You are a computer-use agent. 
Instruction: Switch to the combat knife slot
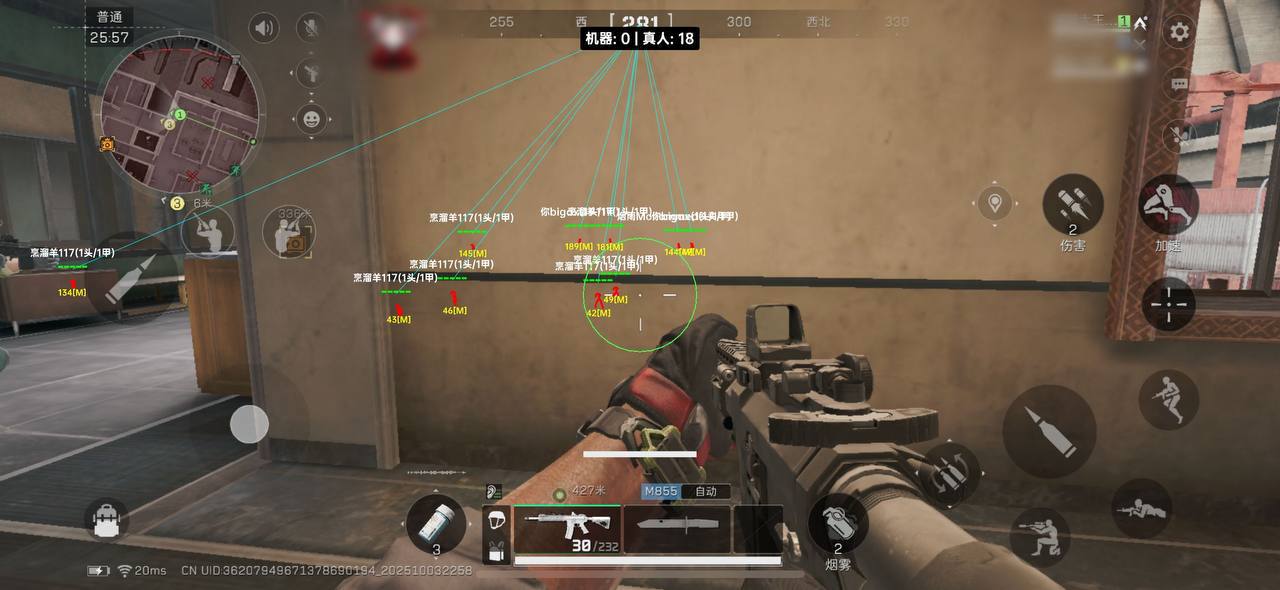tap(677, 529)
